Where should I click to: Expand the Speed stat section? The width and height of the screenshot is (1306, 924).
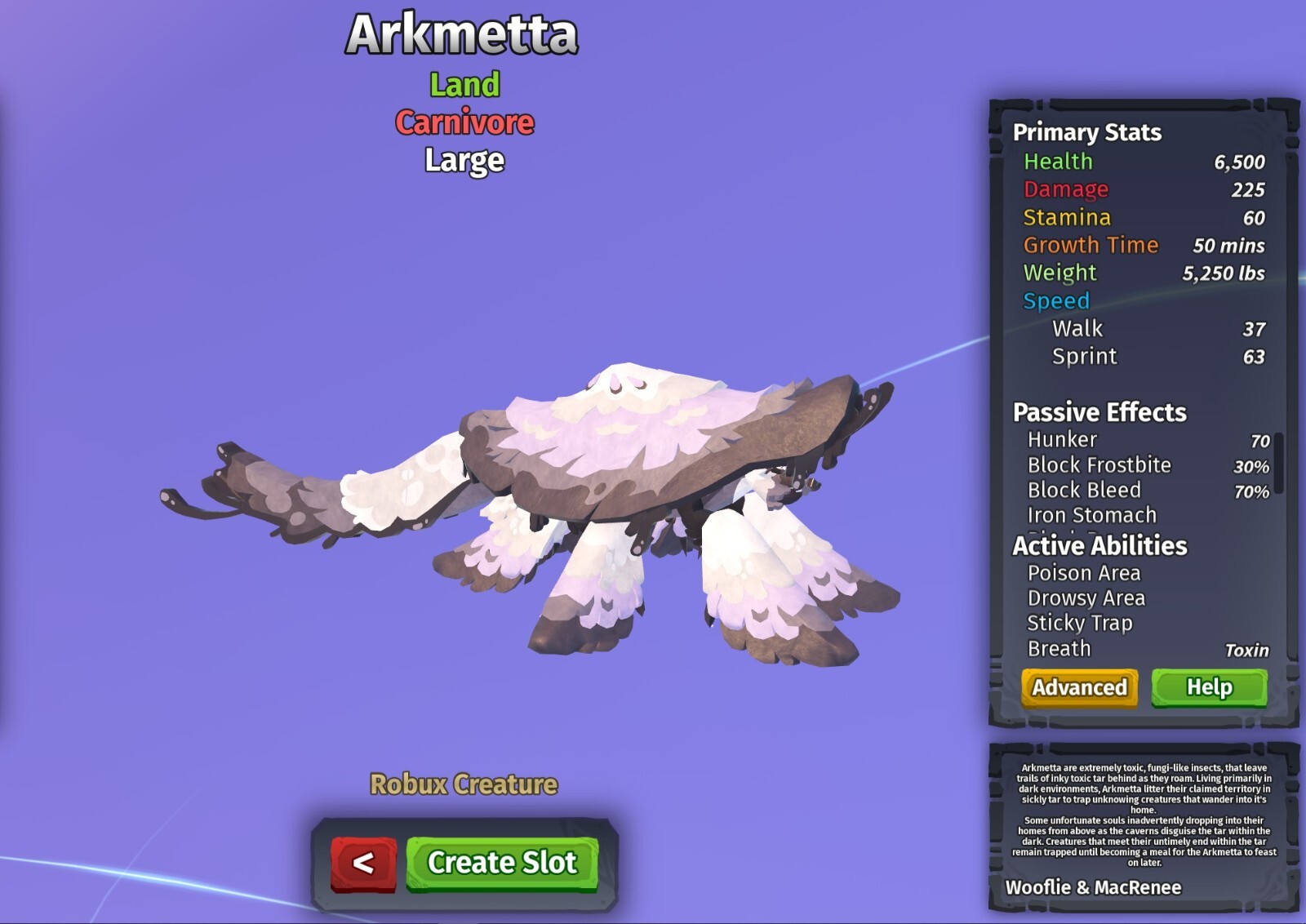tap(1056, 300)
